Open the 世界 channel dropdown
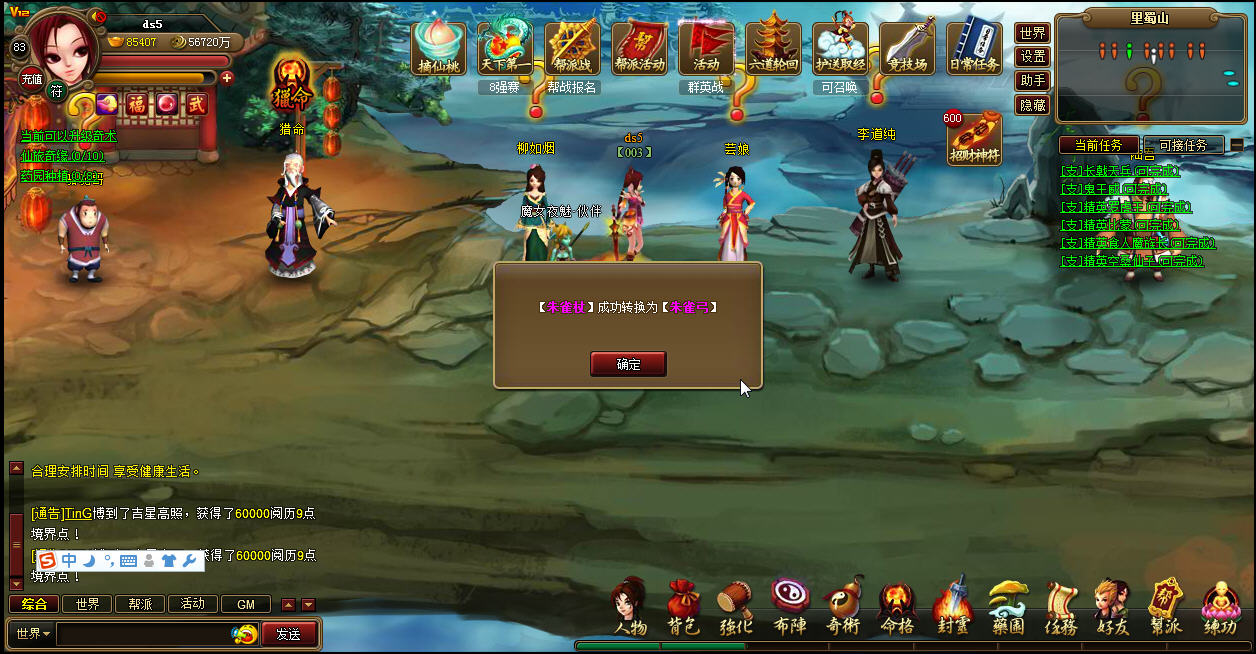Viewport: 1256px width, 654px height. [x=33, y=634]
